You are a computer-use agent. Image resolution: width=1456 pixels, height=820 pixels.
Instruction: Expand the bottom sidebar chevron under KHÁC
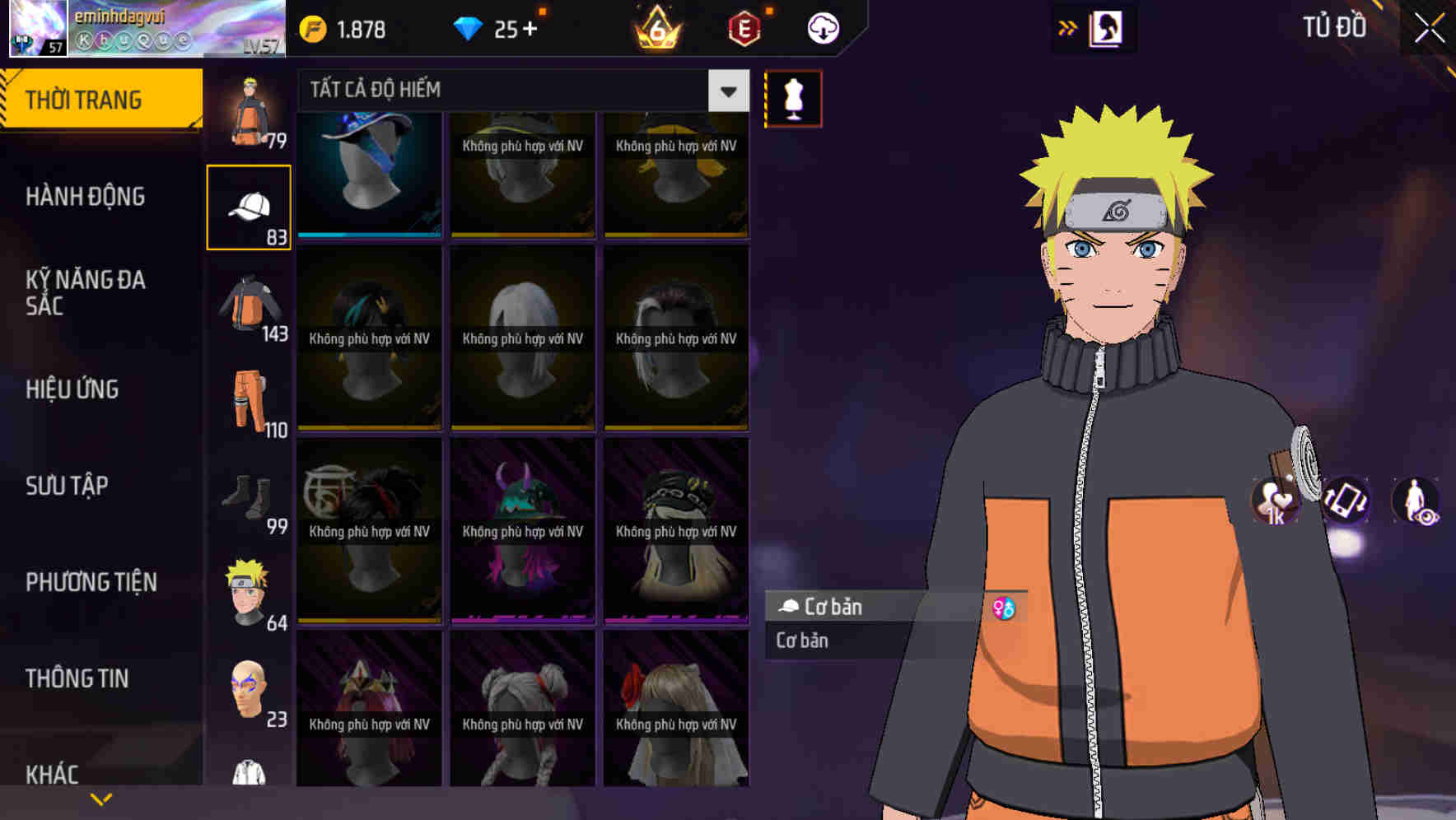pyautogui.click(x=100, y=798)
